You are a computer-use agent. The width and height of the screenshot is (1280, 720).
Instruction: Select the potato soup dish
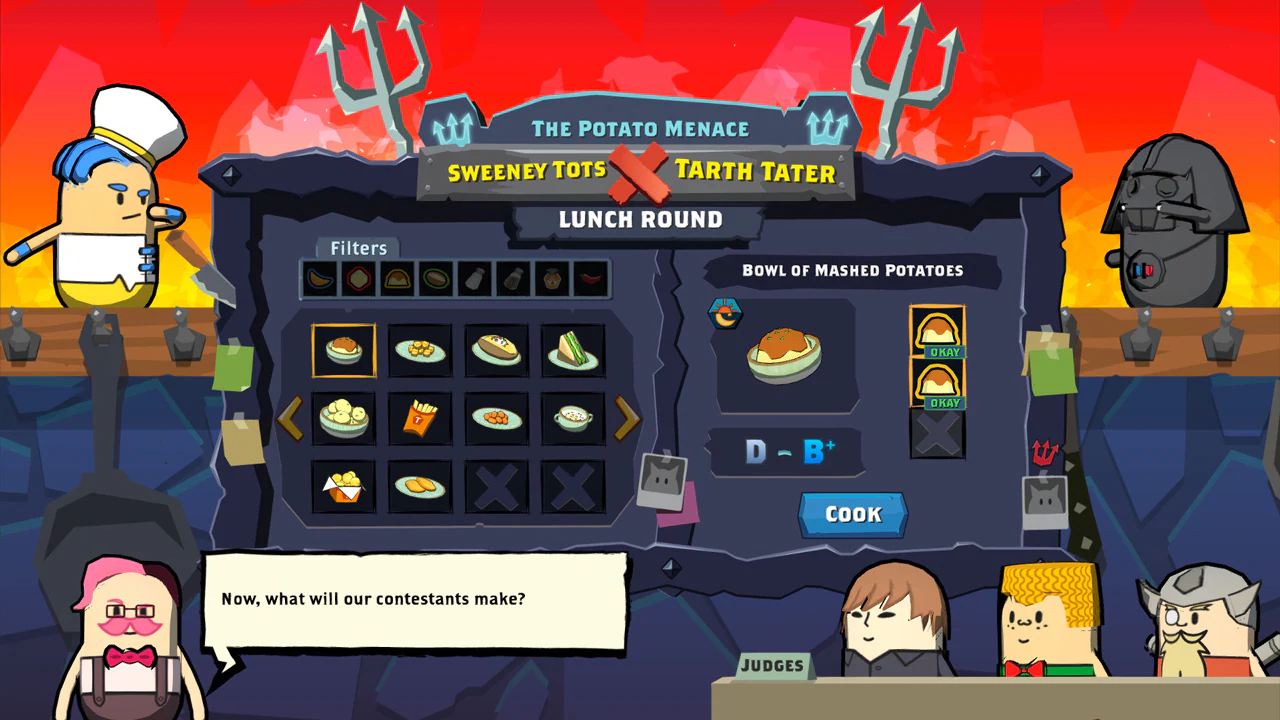[573, 418]
